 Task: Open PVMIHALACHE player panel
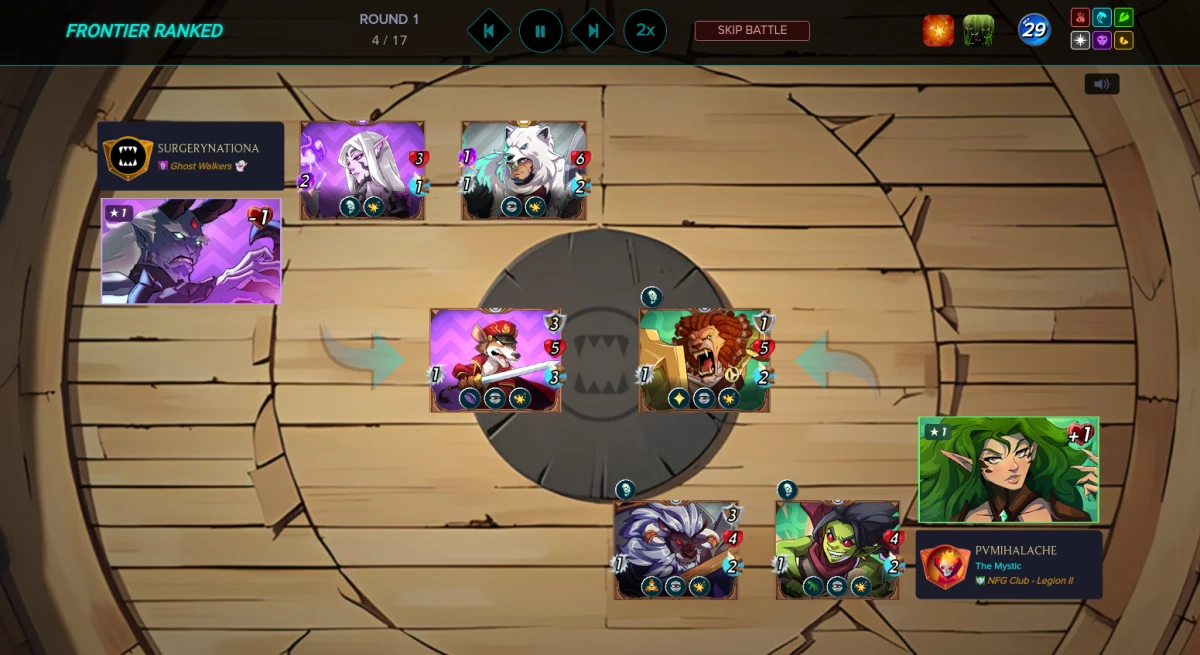[x=1009, y=564]
